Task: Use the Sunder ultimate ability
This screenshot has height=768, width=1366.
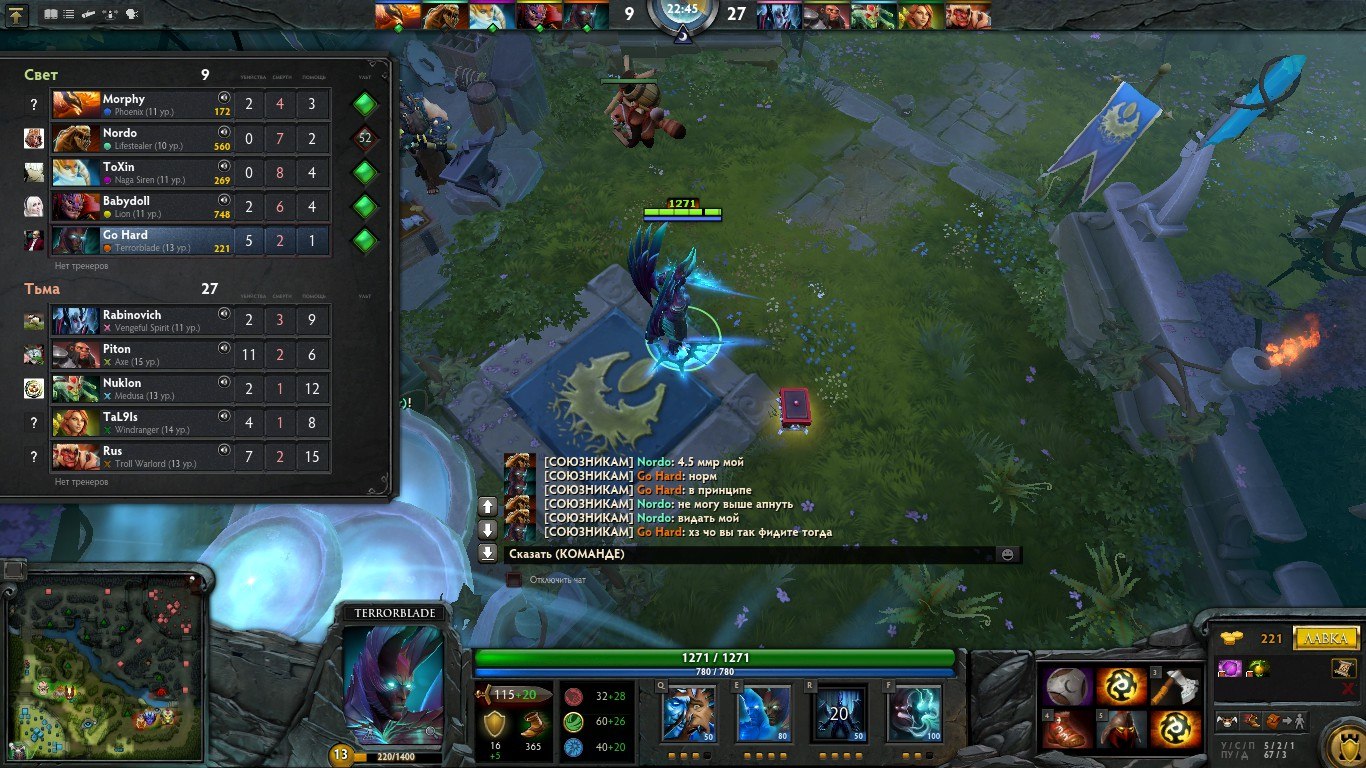Action: click(x=914, y=713)
